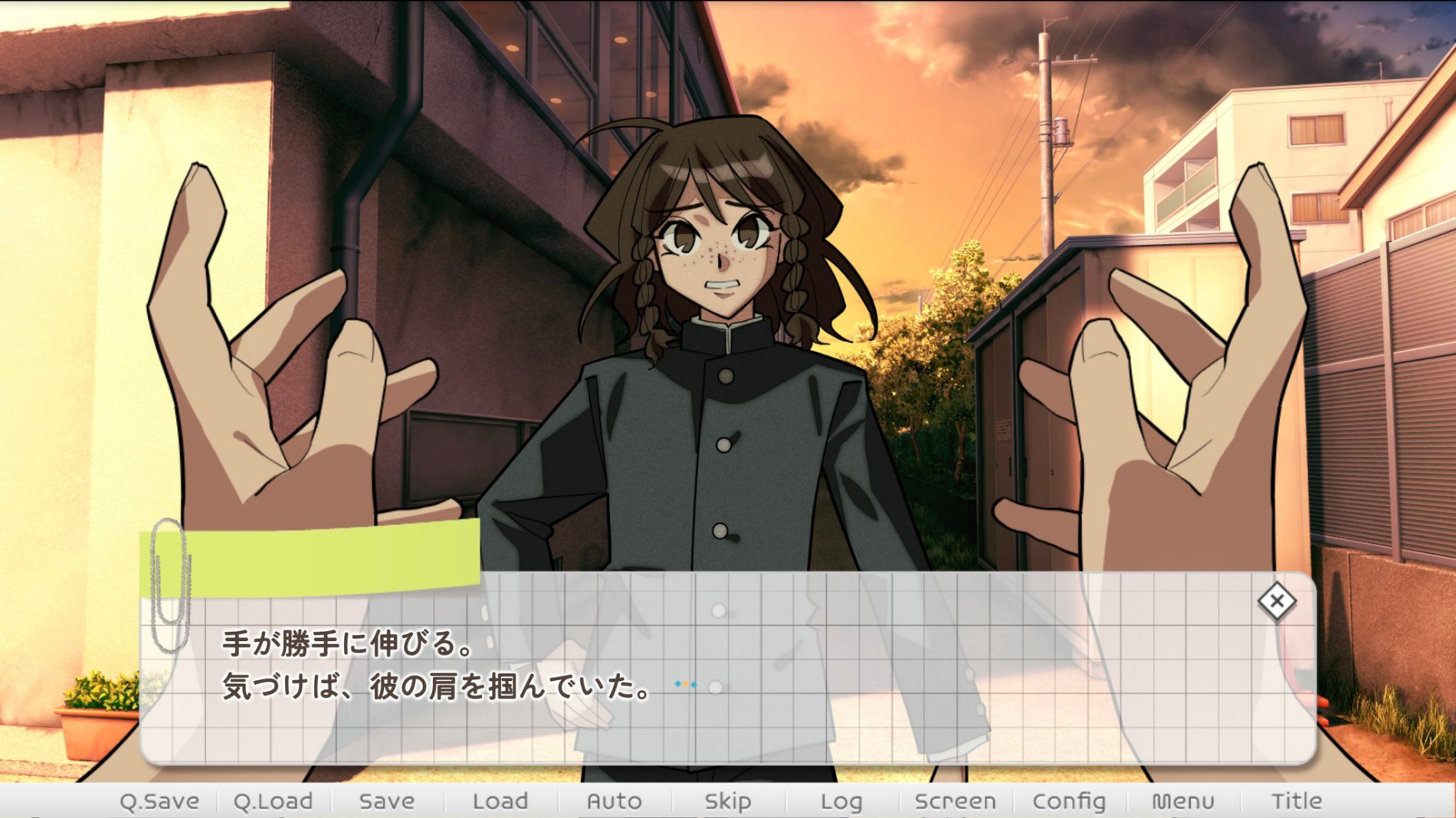Select the Screen option
The image size is (1456, 818).
955,801
